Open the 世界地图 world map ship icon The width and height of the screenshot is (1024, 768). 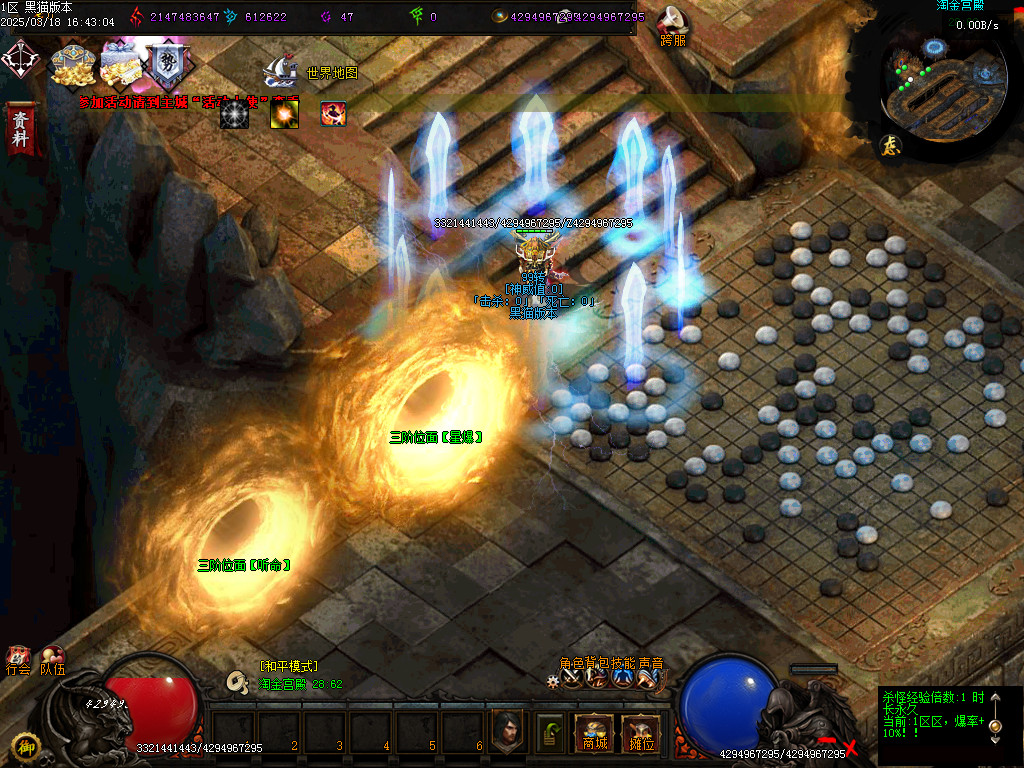coord(280,72)
